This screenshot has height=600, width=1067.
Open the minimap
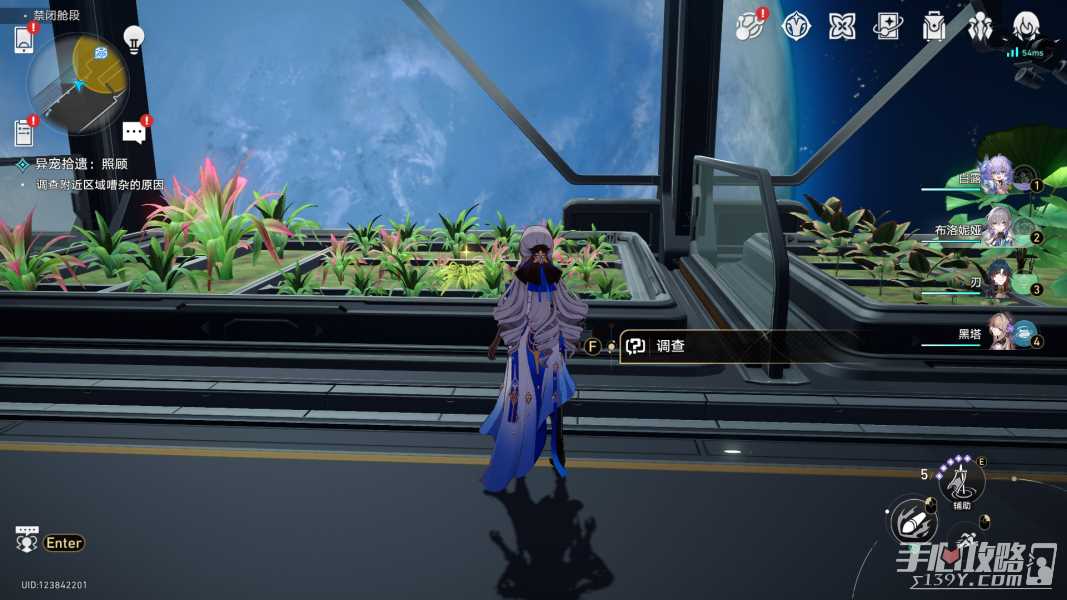pyautogui.click(x=78, y=82)
